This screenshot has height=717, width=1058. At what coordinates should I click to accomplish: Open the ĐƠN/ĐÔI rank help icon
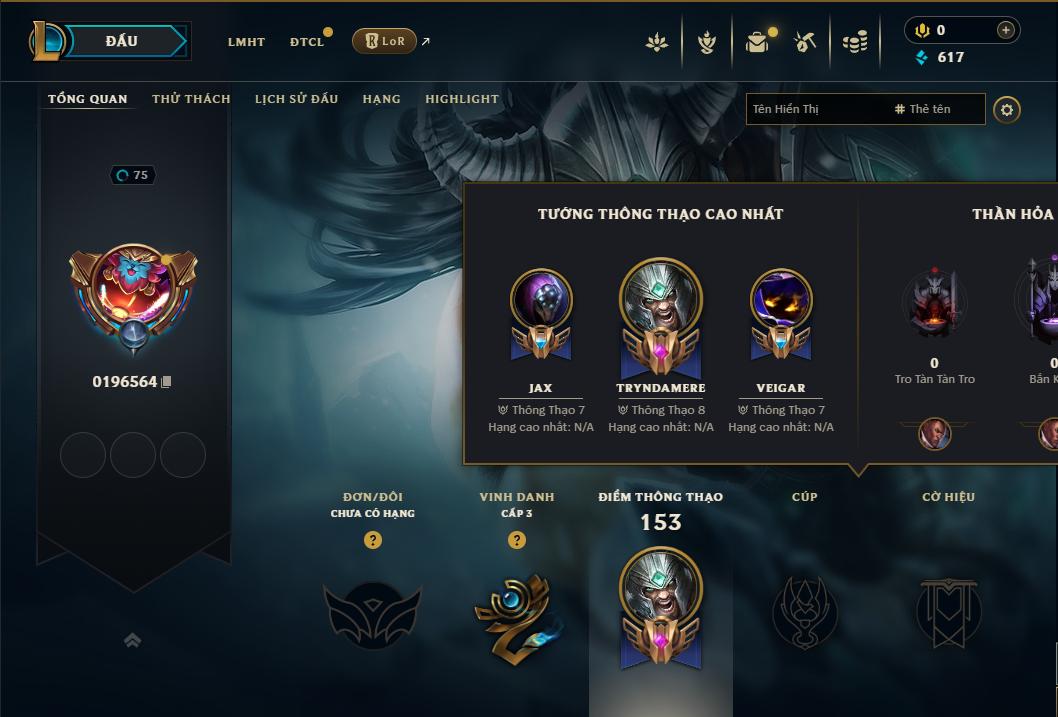click(x=373, y=540)
